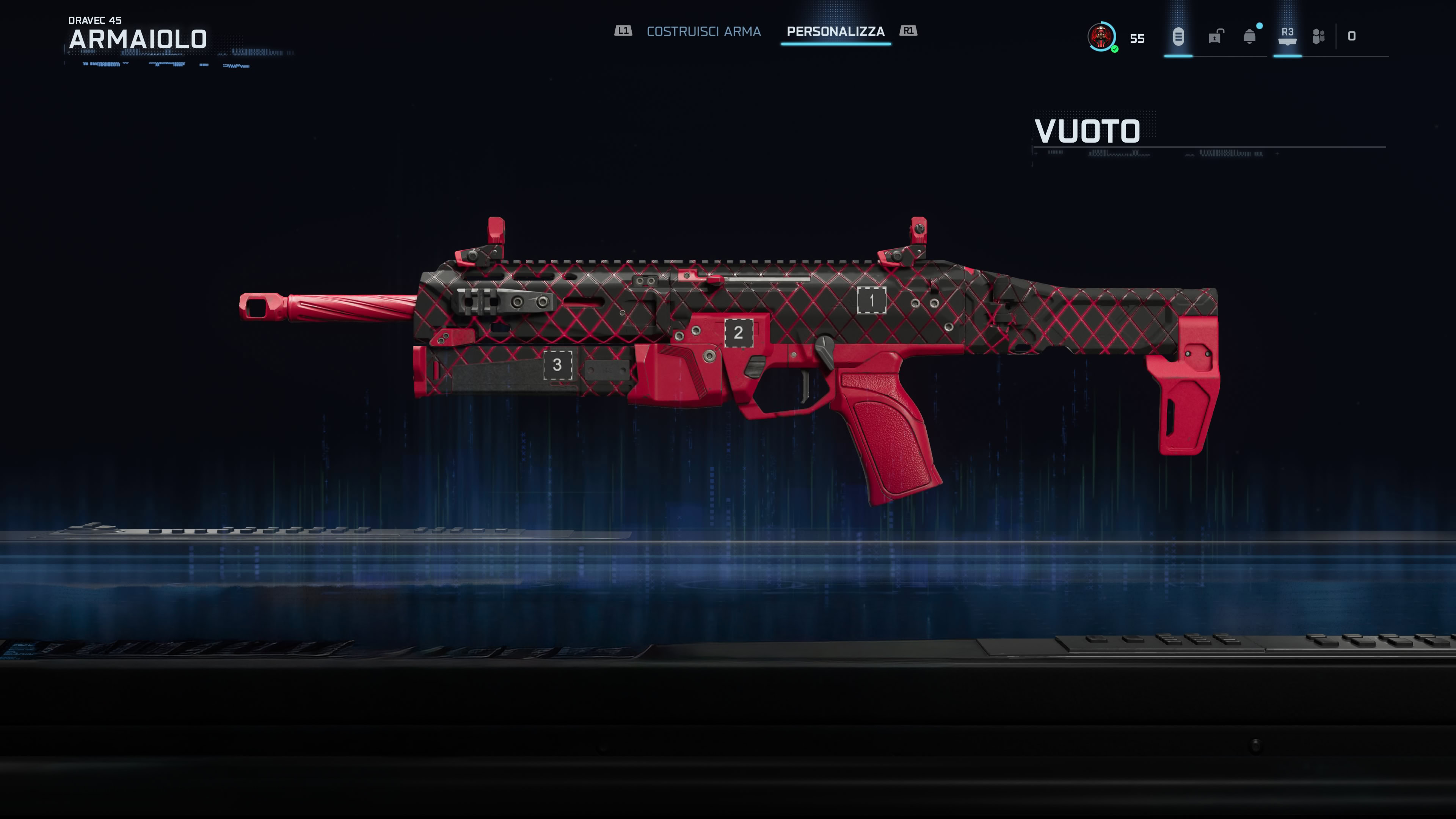Switch to the Costruisci Arma tab
Image resolution: width=1456 pixels, height=819 pixels.
pos(703,31)
